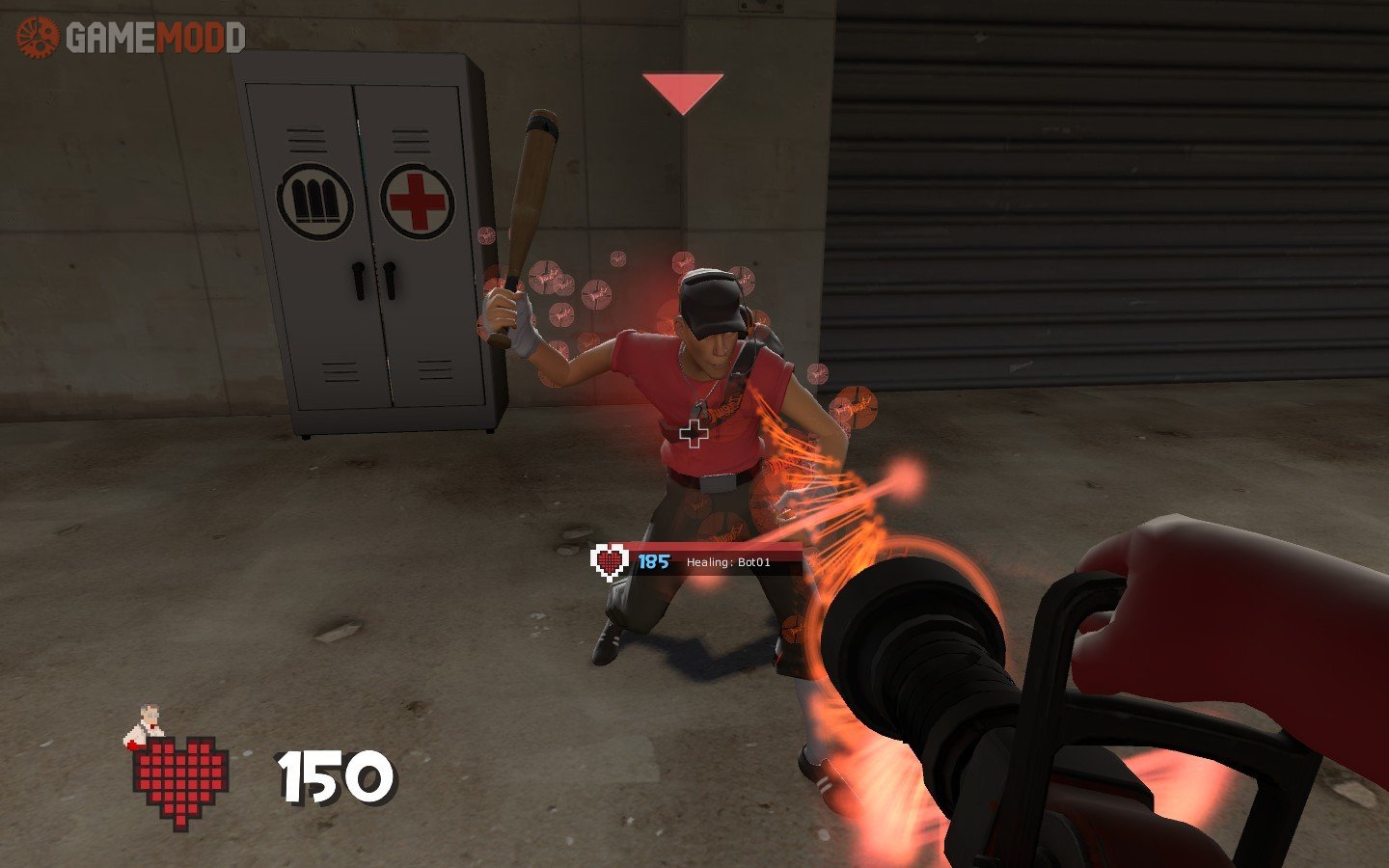
Task: Click the red triangle heal target marker
Action: [683, 93]
